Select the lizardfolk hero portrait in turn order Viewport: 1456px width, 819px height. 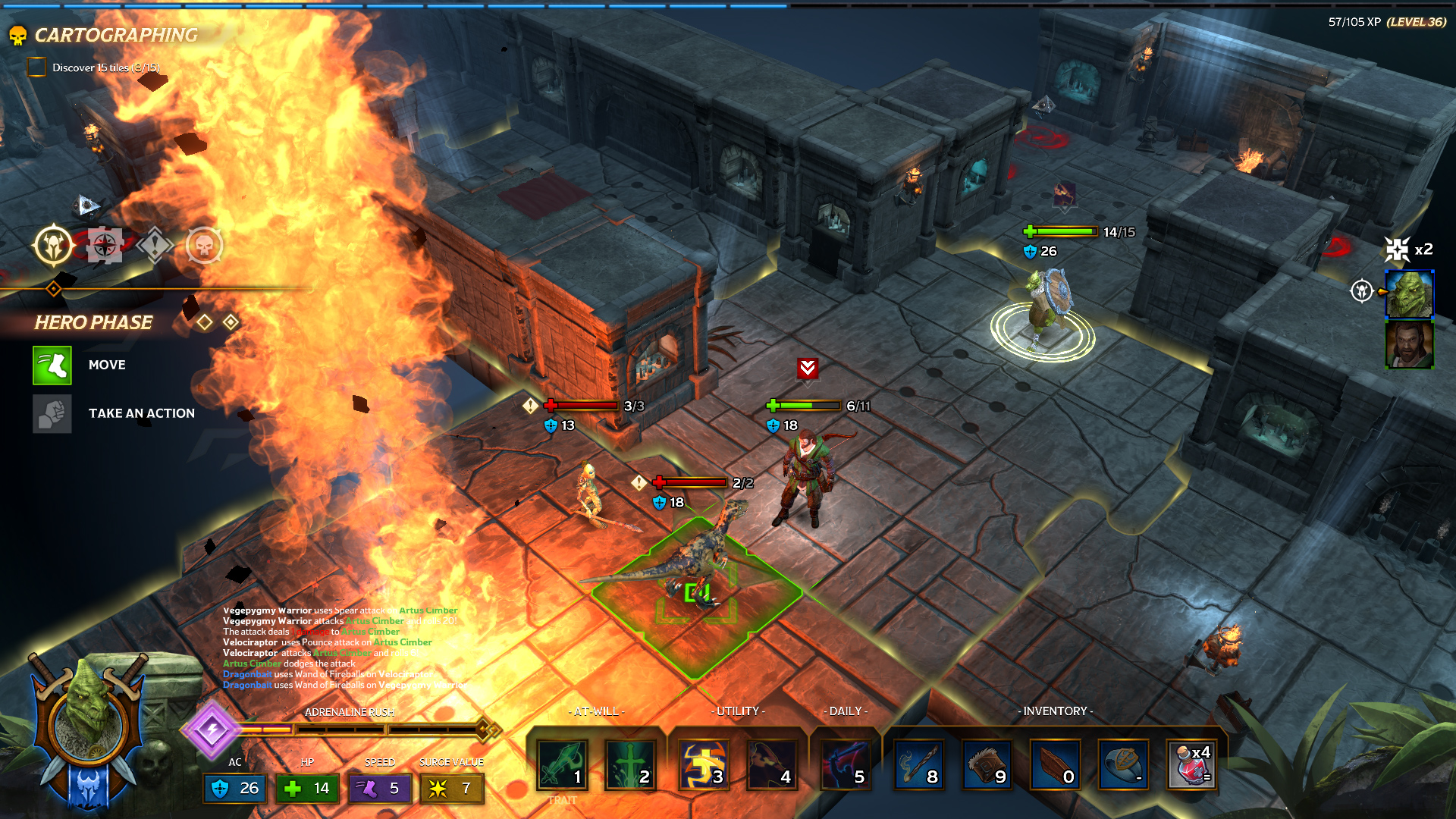coord(1409,293)
